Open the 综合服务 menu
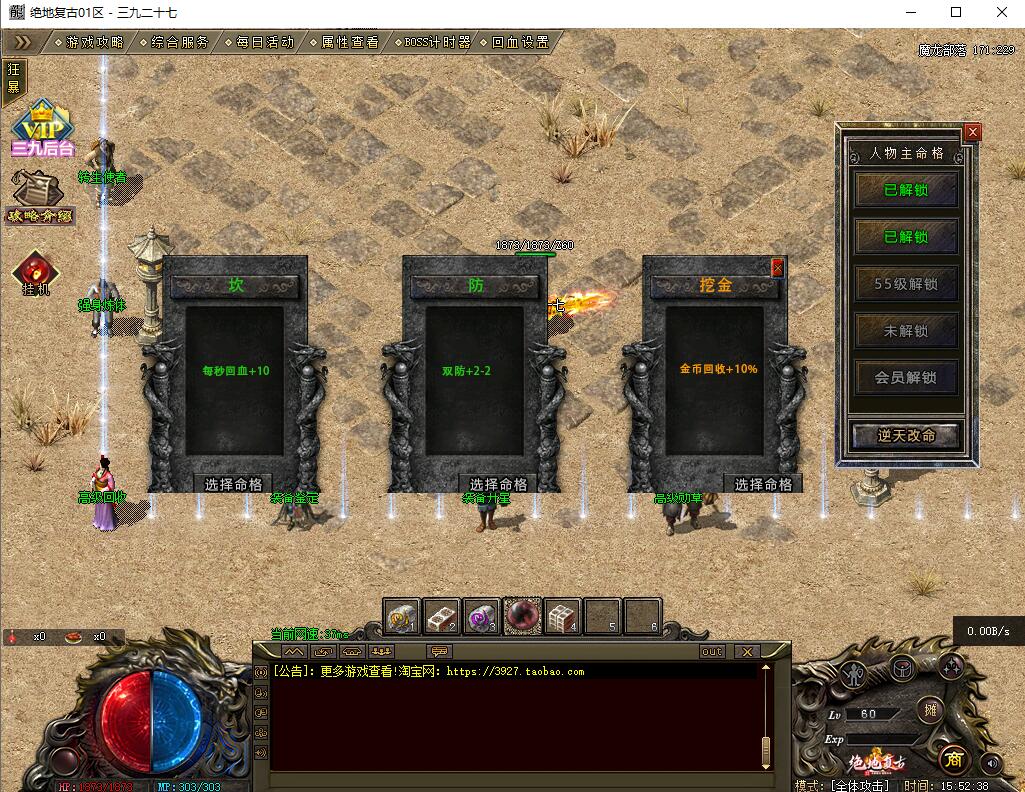1025x792 pixels. click(x=180, y=43)
